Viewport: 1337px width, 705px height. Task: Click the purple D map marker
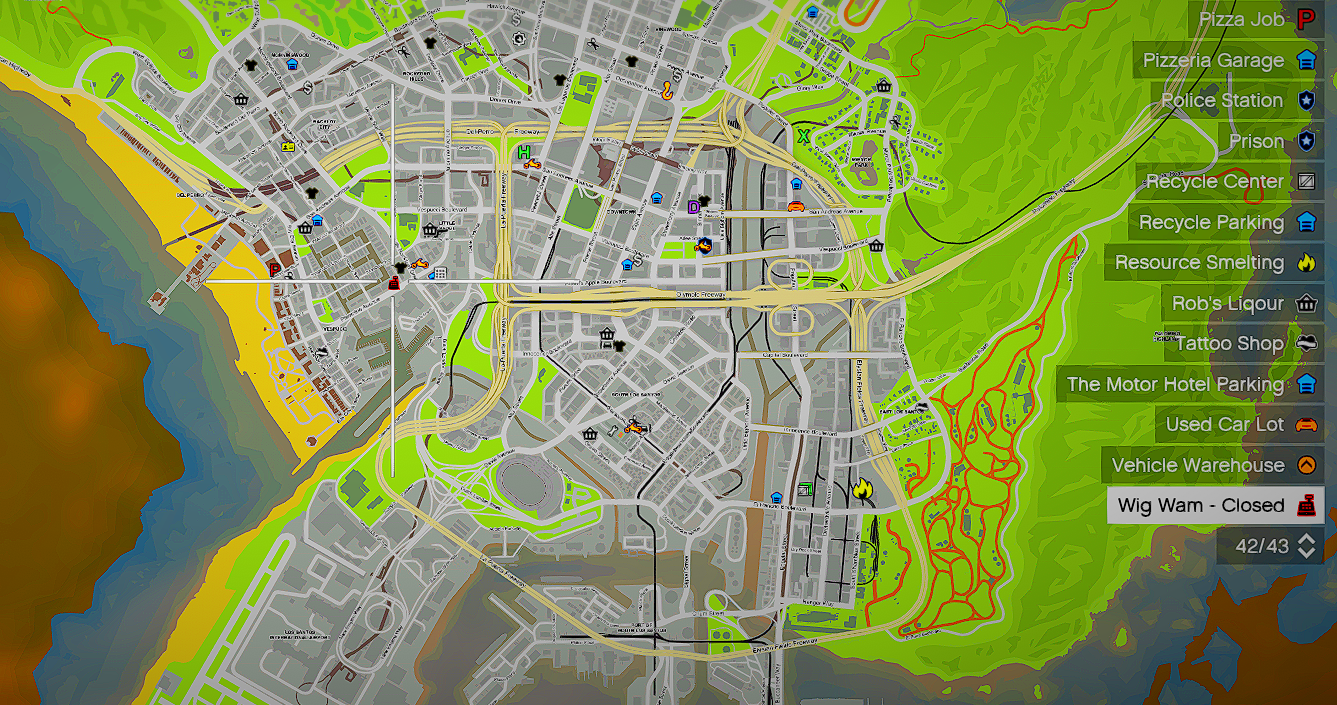(x=693, y=207)
